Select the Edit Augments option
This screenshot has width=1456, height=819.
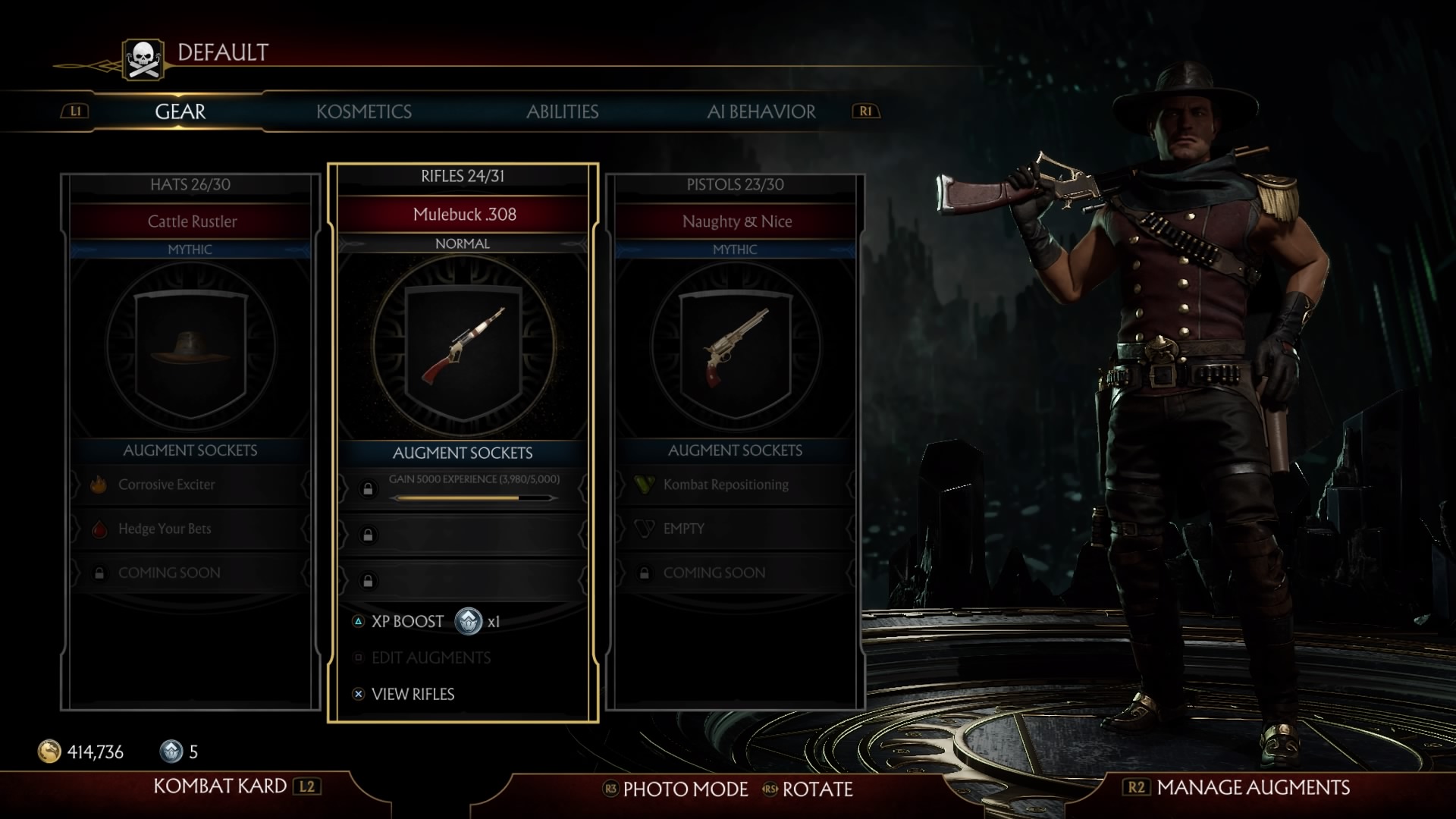(x=431, y=657)
